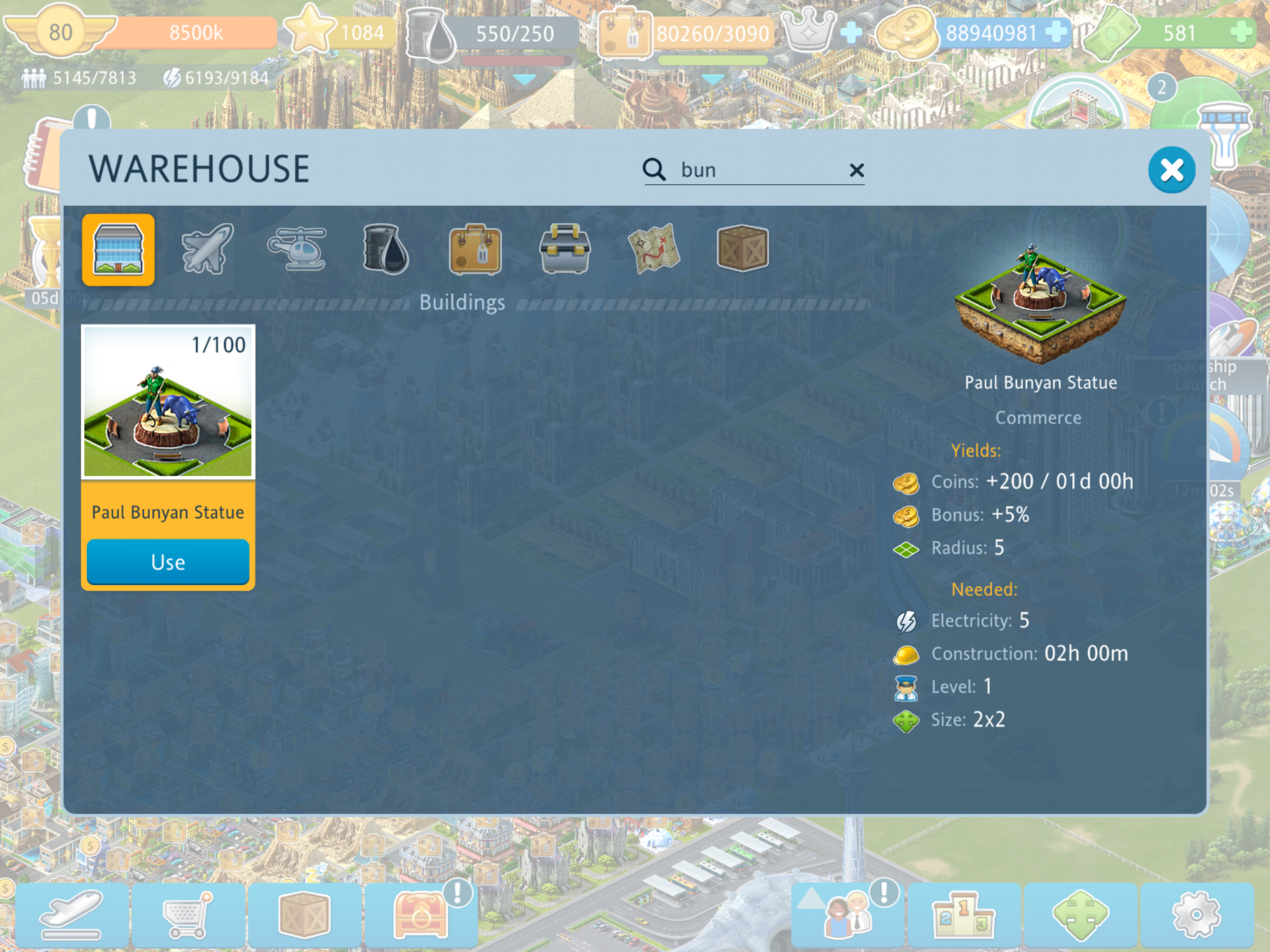View the treasure map category

click(x=654, y=249)
